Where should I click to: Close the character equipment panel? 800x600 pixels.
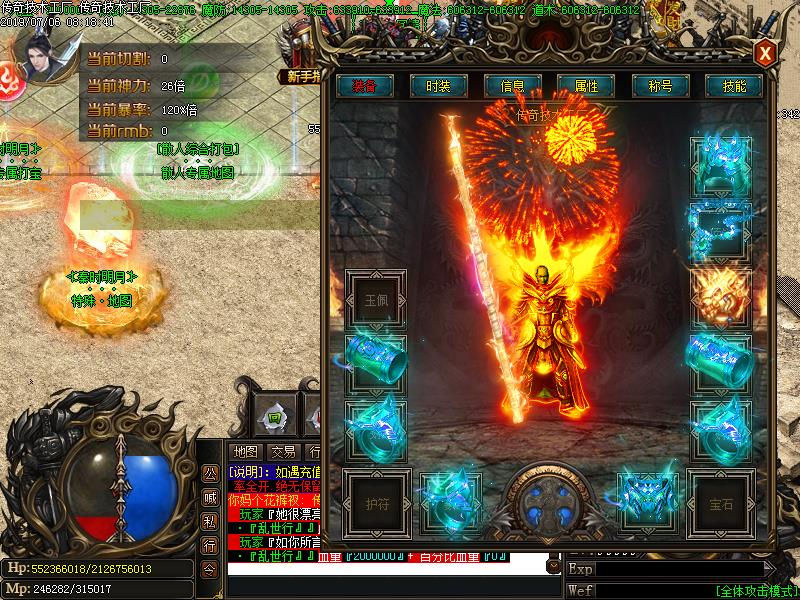pyautogui.click(x=765, y=53)
